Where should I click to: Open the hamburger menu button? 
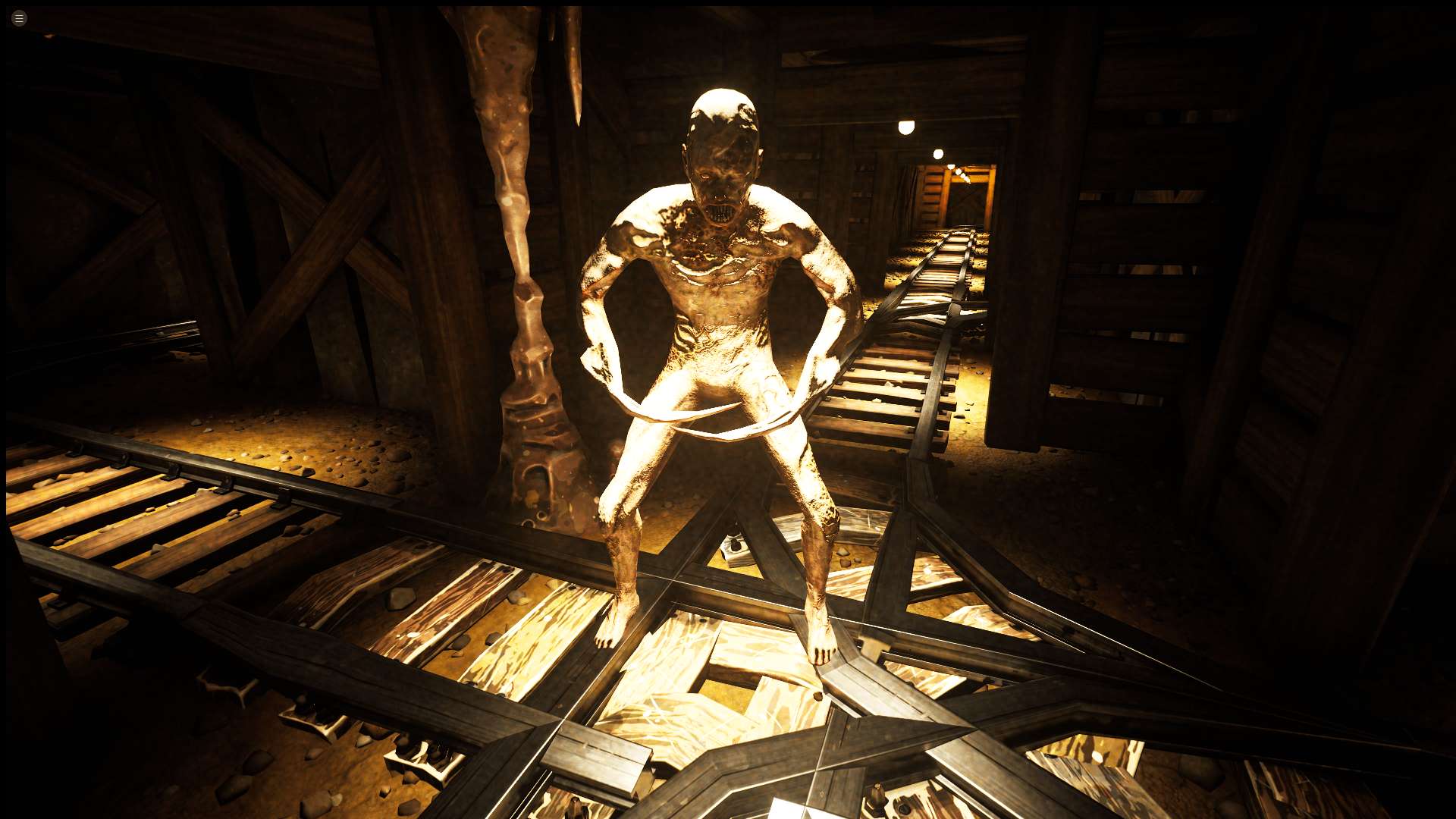pyautogui.click(x=20, y=18)
